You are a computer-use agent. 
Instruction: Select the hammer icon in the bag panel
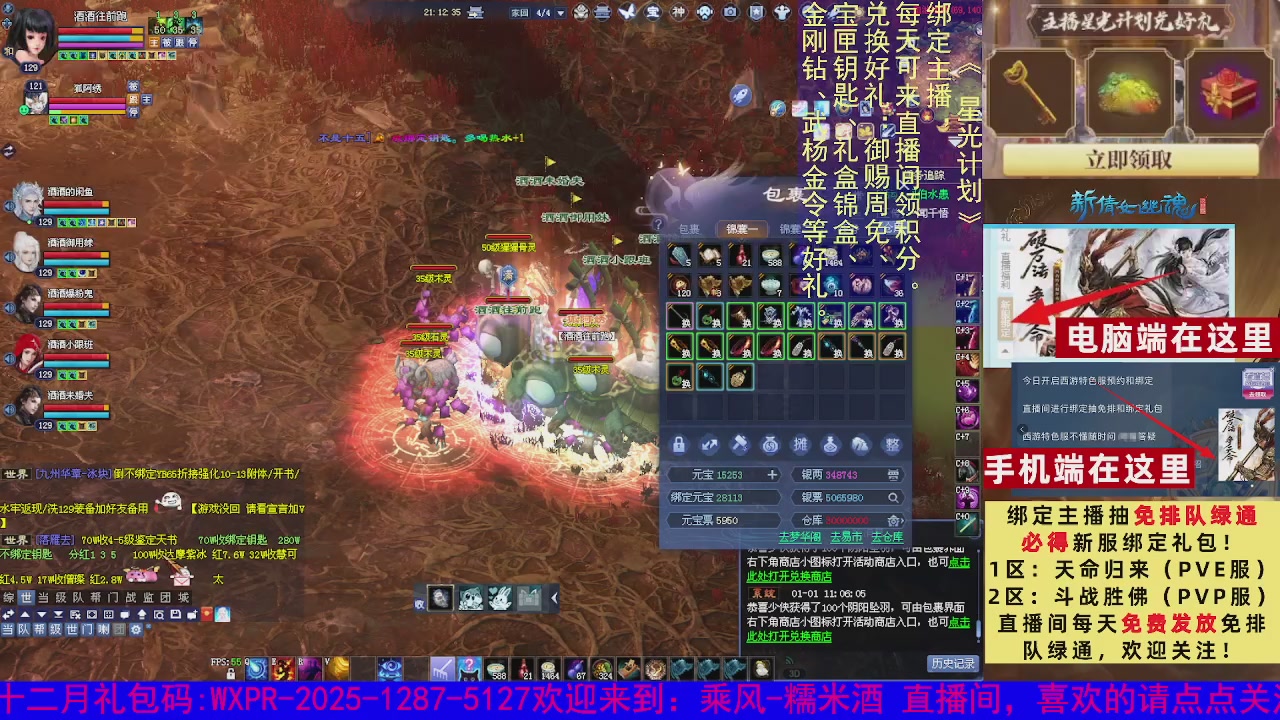[x=740, y=444]
